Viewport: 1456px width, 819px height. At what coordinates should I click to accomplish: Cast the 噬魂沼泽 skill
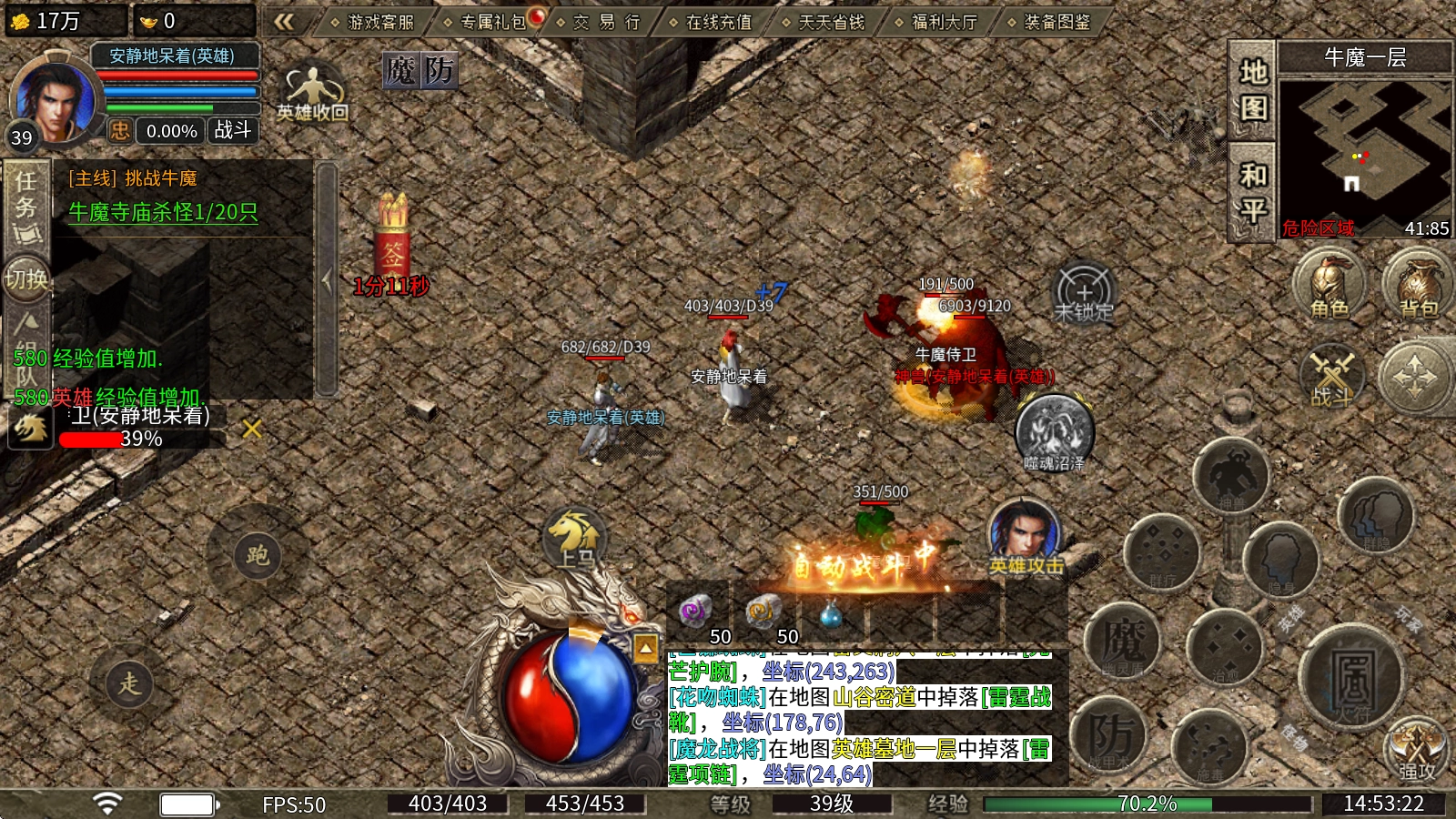tap(1055, 432)
